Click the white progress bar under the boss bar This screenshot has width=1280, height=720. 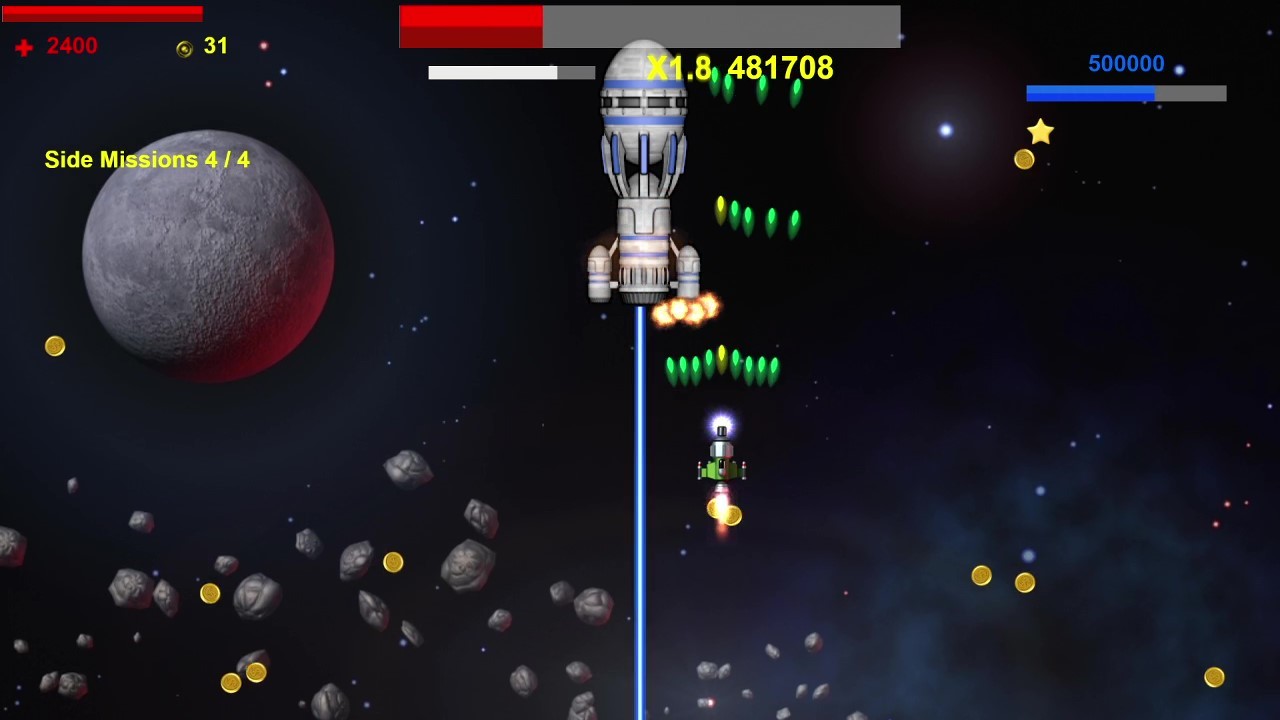510,72
